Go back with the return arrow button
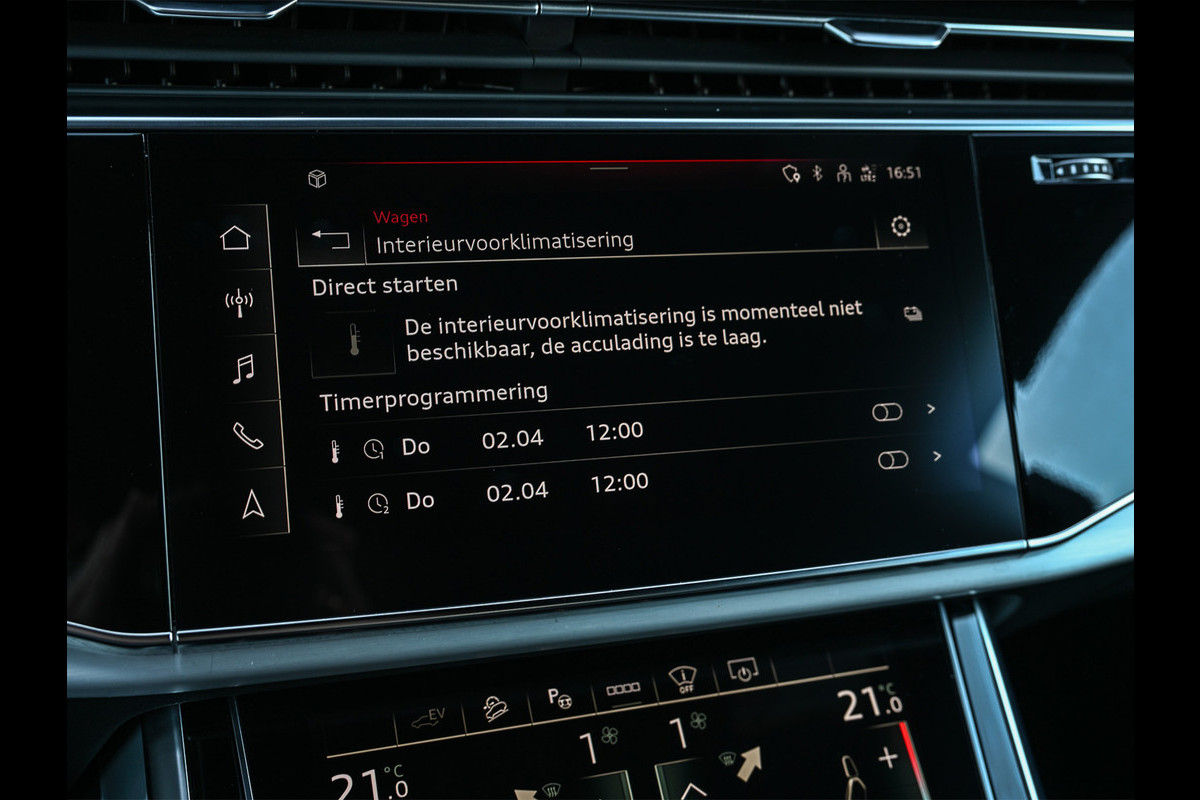Screen dimensions: 1200x800 pyautogui.click(x=331, y=239)
